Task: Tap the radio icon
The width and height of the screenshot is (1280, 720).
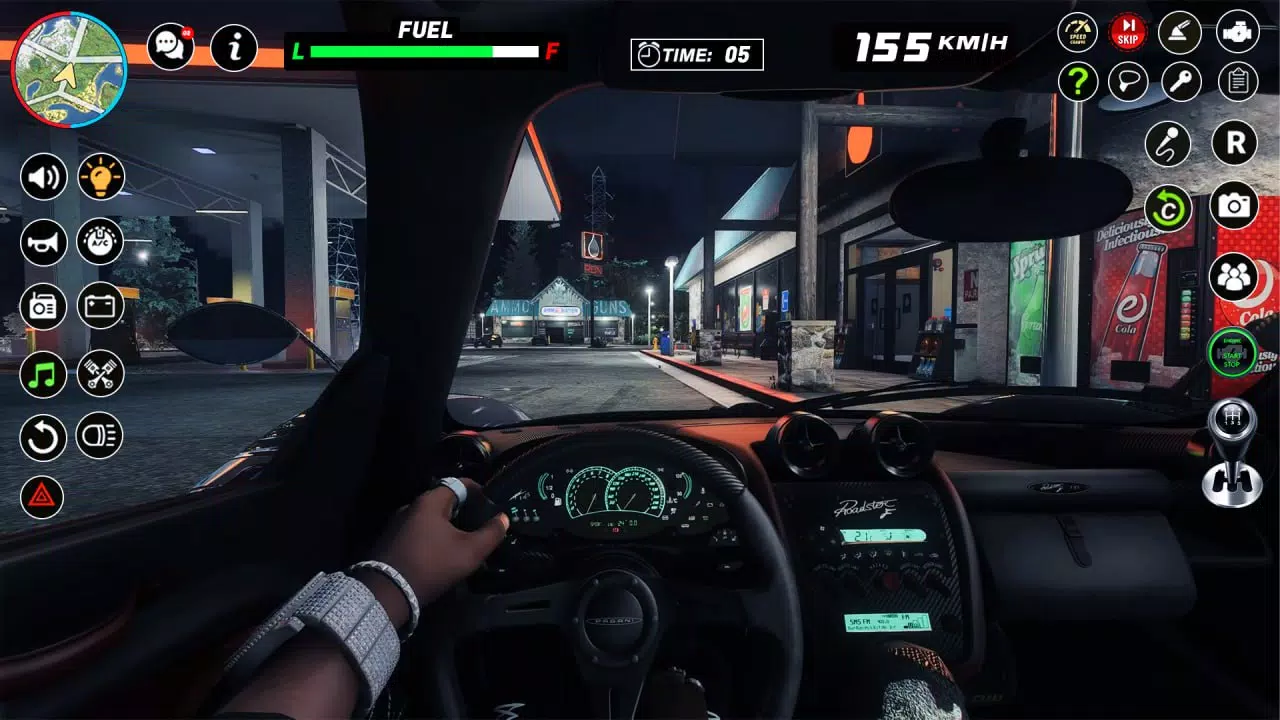Action: pyautogui.click(x=44, y=306)
